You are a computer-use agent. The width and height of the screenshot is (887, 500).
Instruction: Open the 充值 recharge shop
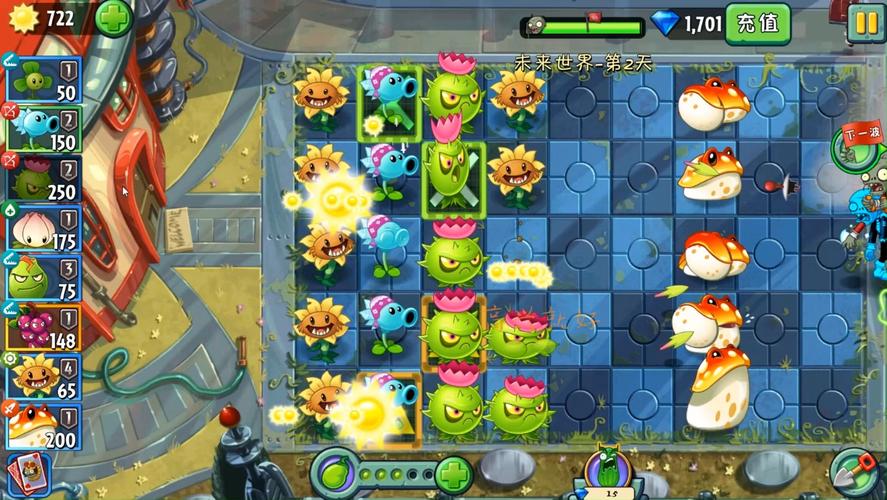pyautogui.click(x=757, y=23)
